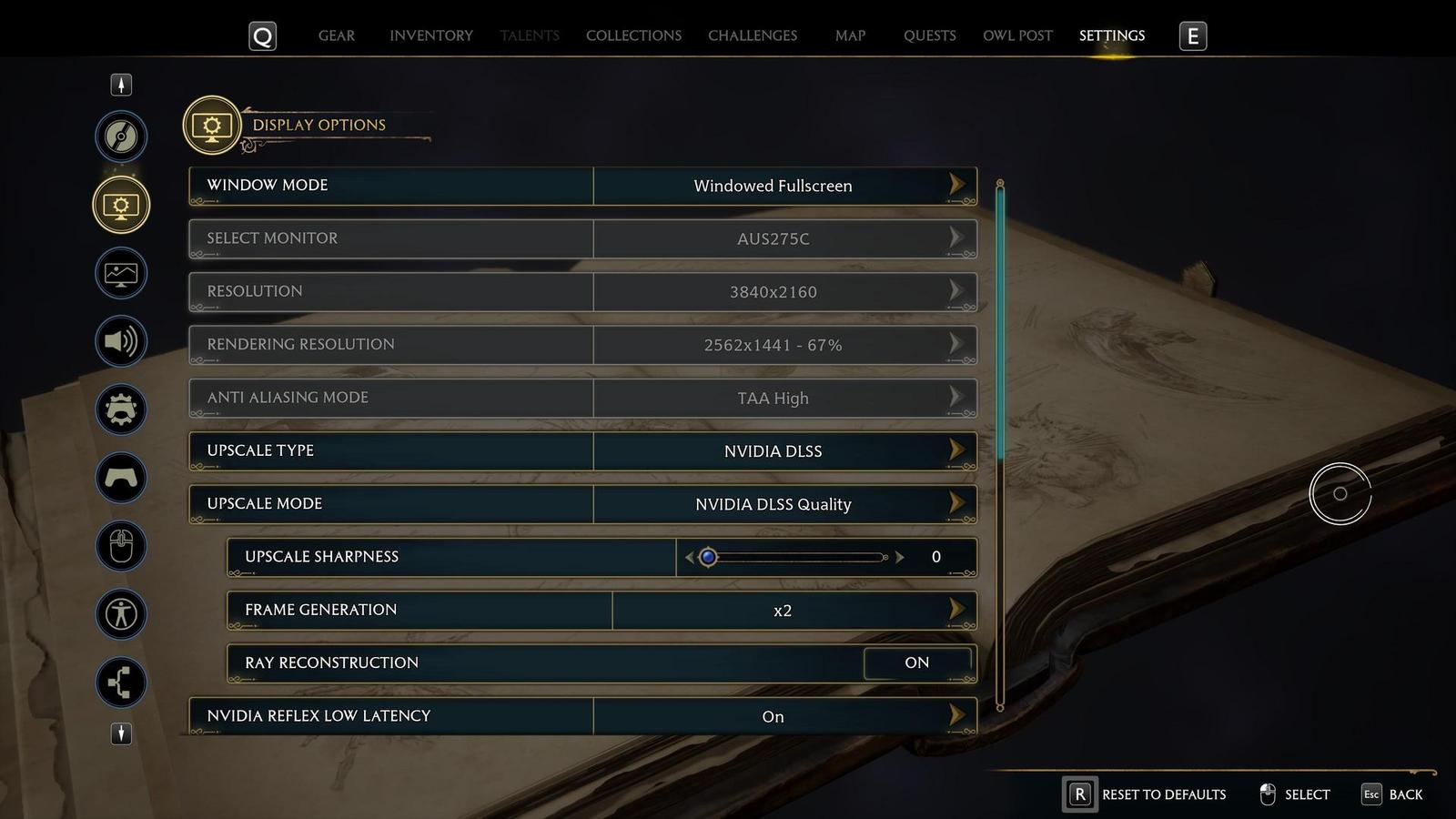This screenshot has height=819, width=1456.
Task: Go to the Collections tab
Action: [633, 35]
